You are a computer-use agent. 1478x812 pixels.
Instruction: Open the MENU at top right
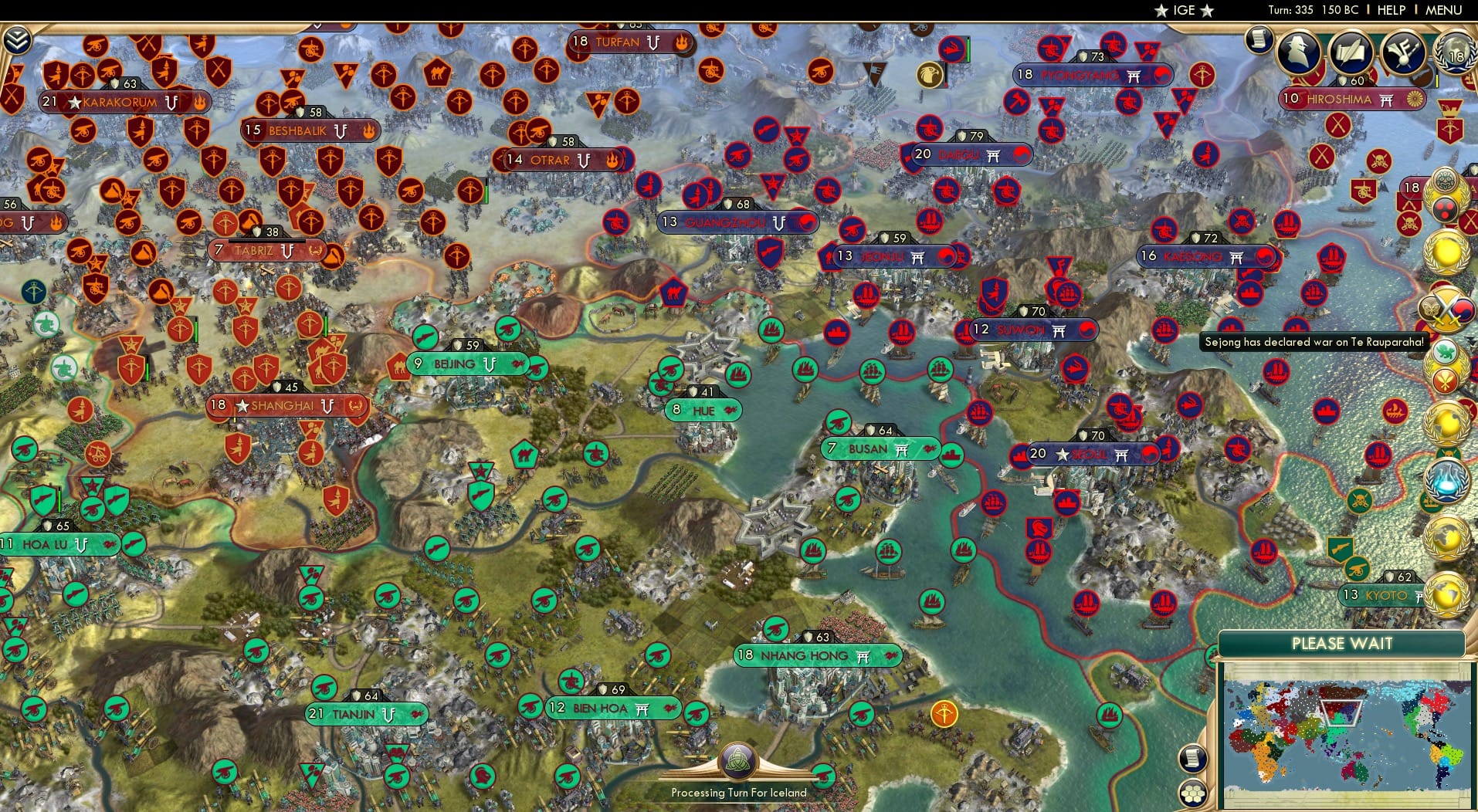click(x=1442, y=10)
